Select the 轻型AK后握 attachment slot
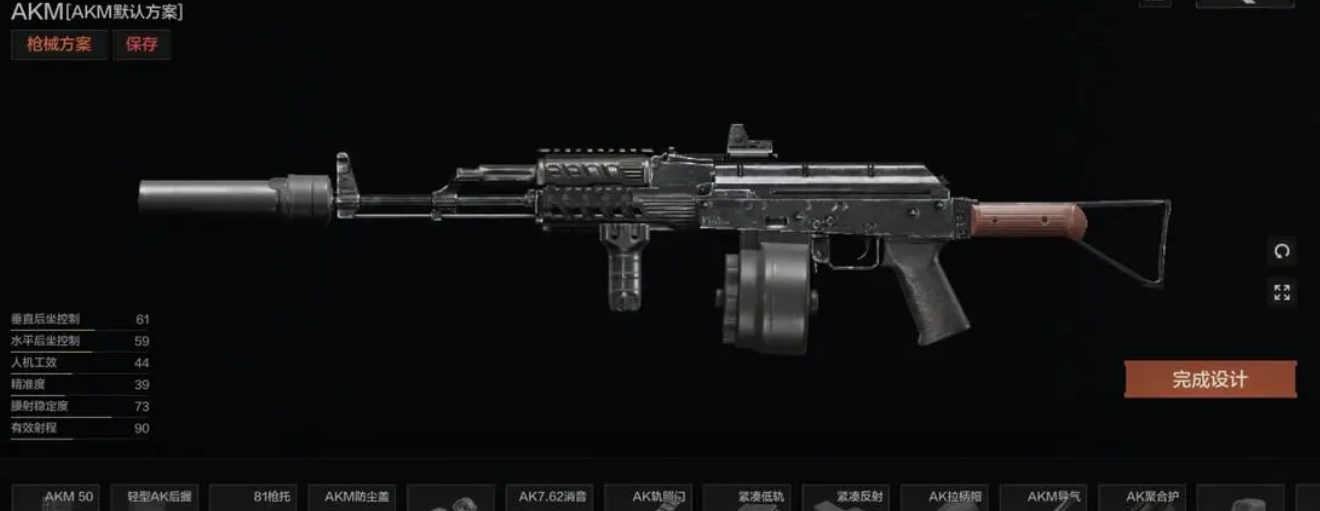 click(155, 497)
